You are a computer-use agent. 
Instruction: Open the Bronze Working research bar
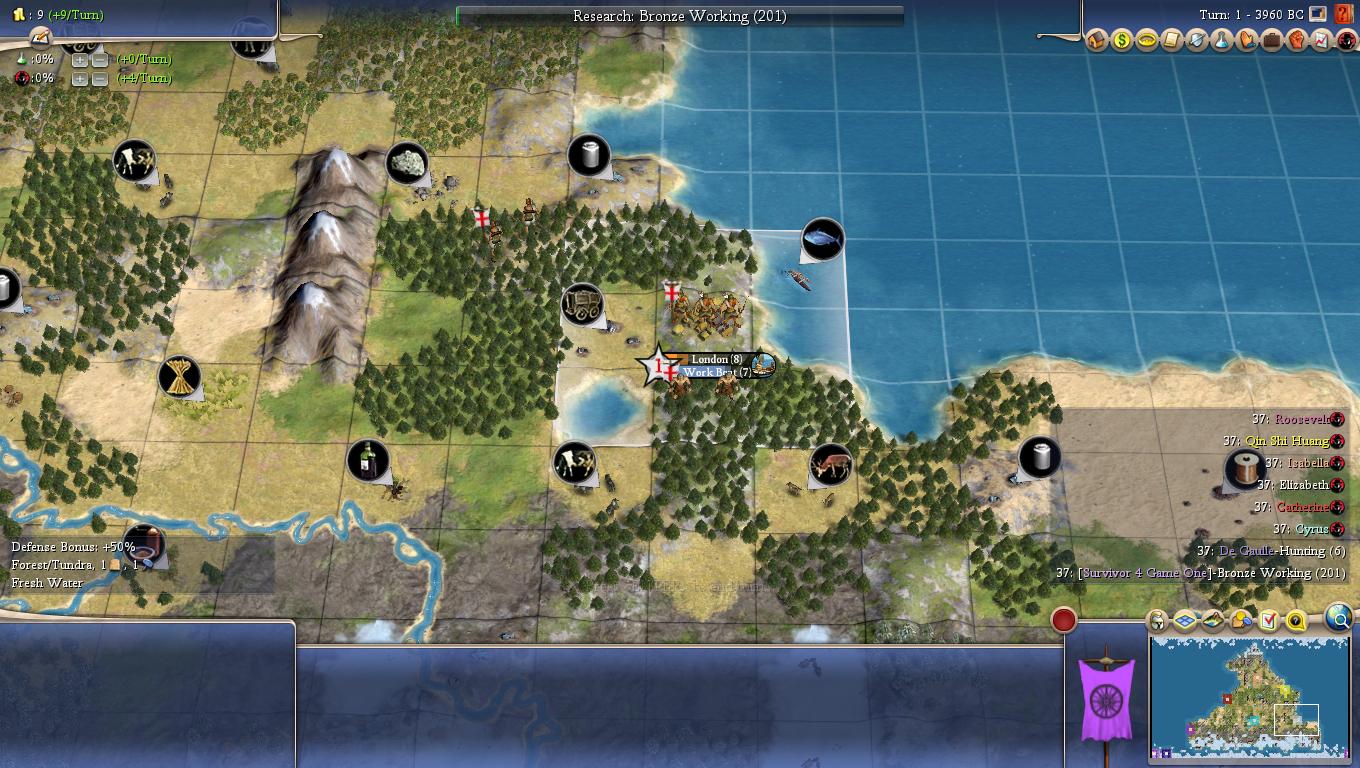click(680, 16)
